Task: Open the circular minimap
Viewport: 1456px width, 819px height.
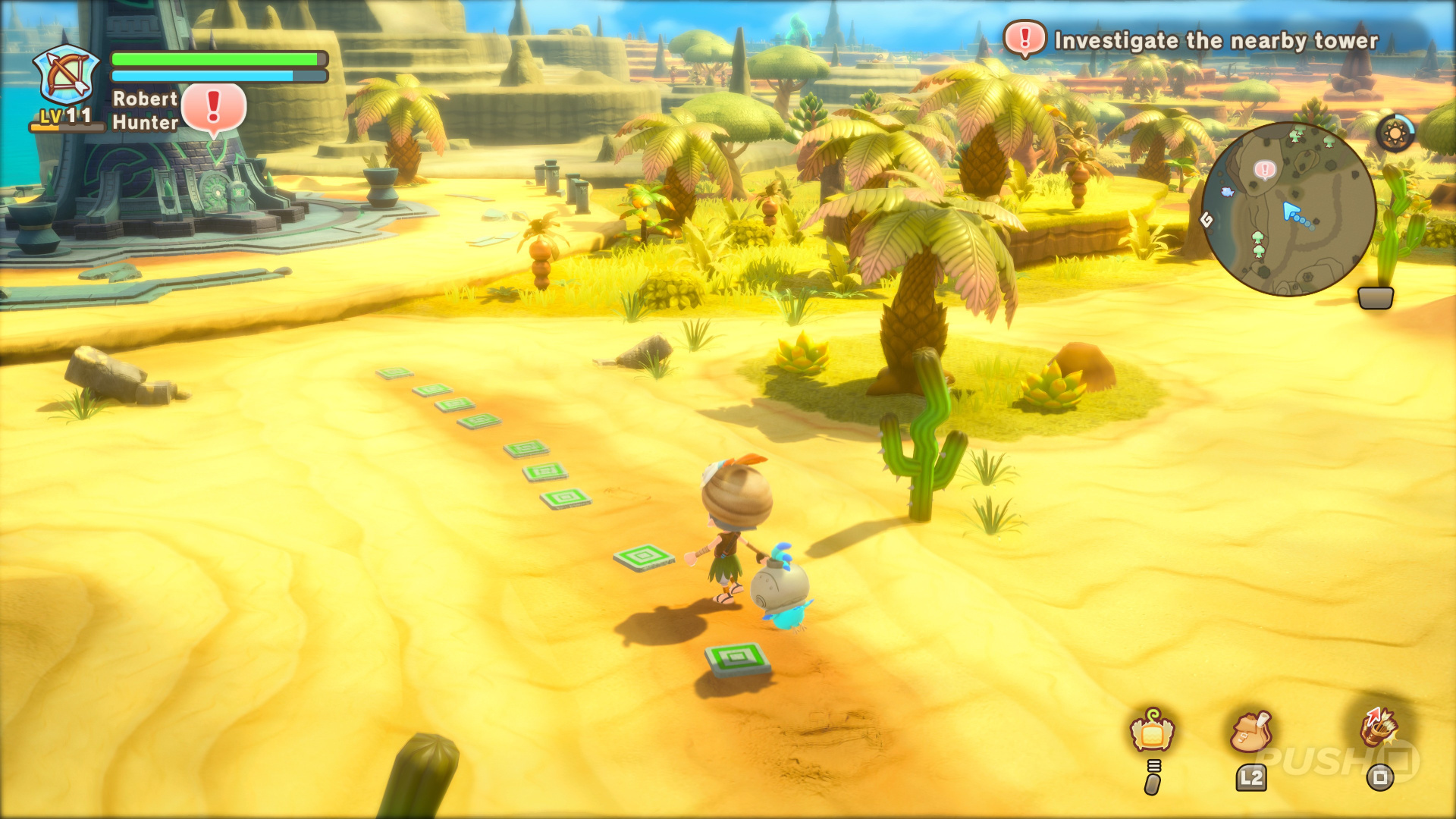Action: point(1288,209)
